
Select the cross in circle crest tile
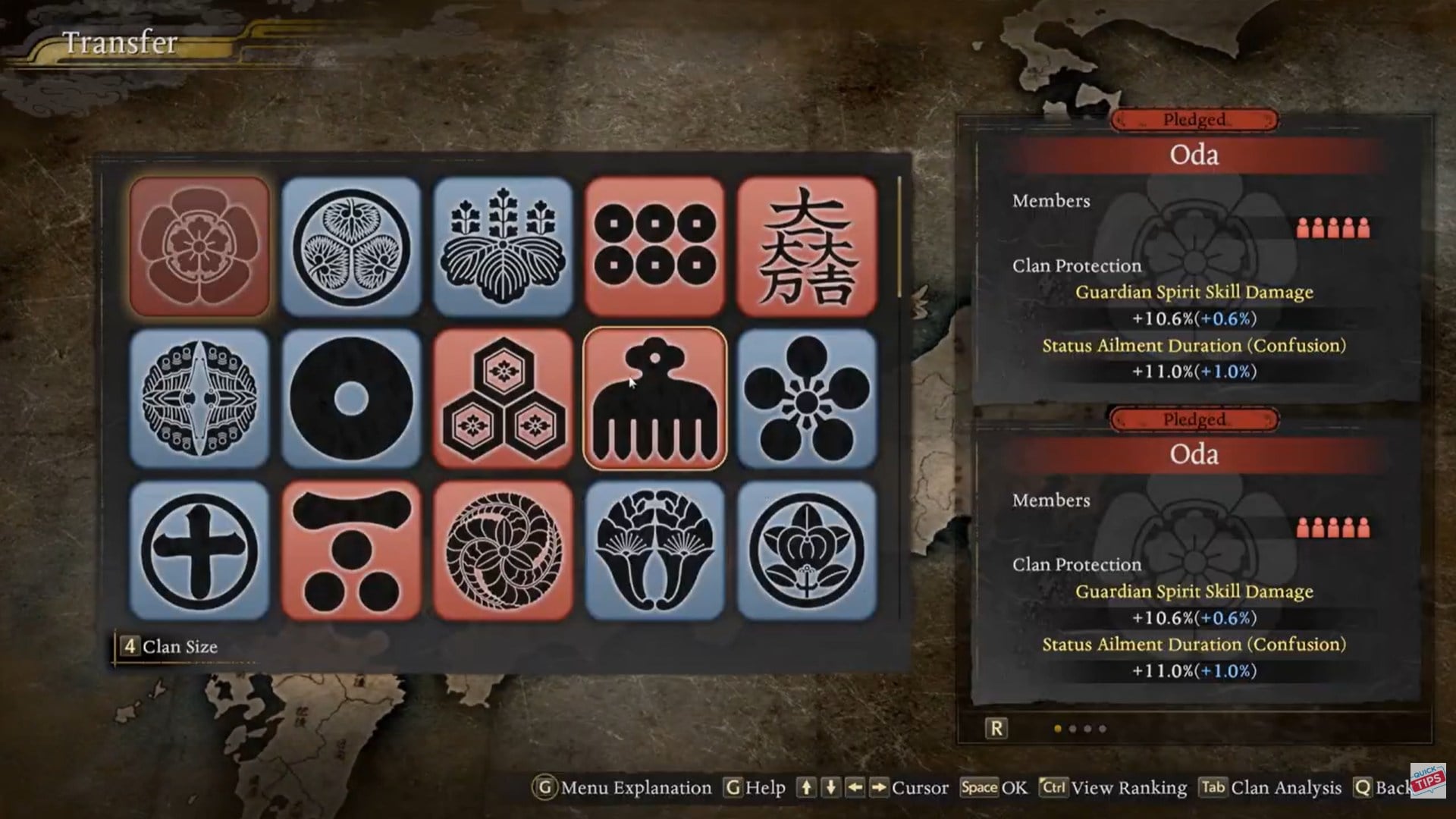pos(199,550)
